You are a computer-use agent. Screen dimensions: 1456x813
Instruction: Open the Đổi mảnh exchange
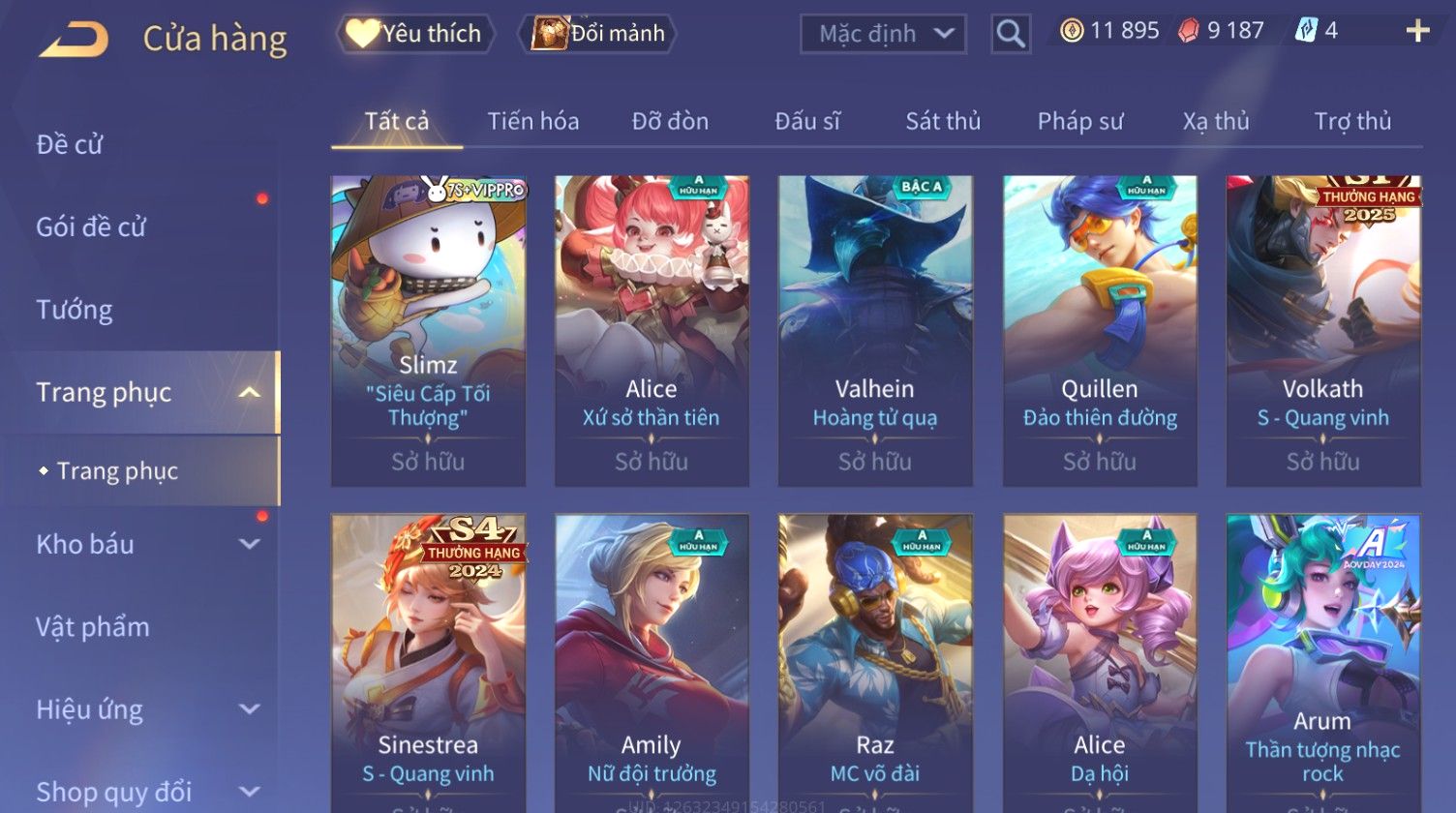599,34
